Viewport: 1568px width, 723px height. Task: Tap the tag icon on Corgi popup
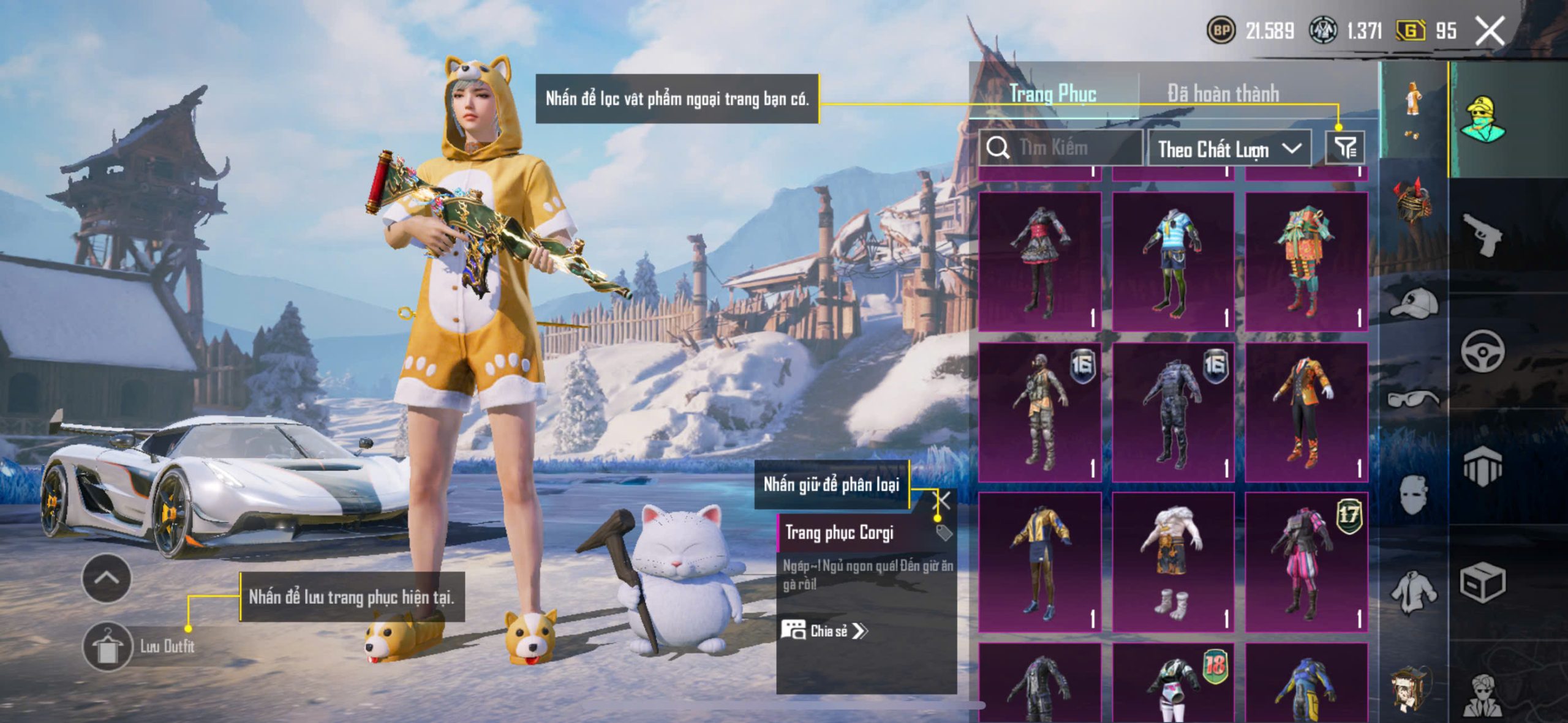coord(943,533)
